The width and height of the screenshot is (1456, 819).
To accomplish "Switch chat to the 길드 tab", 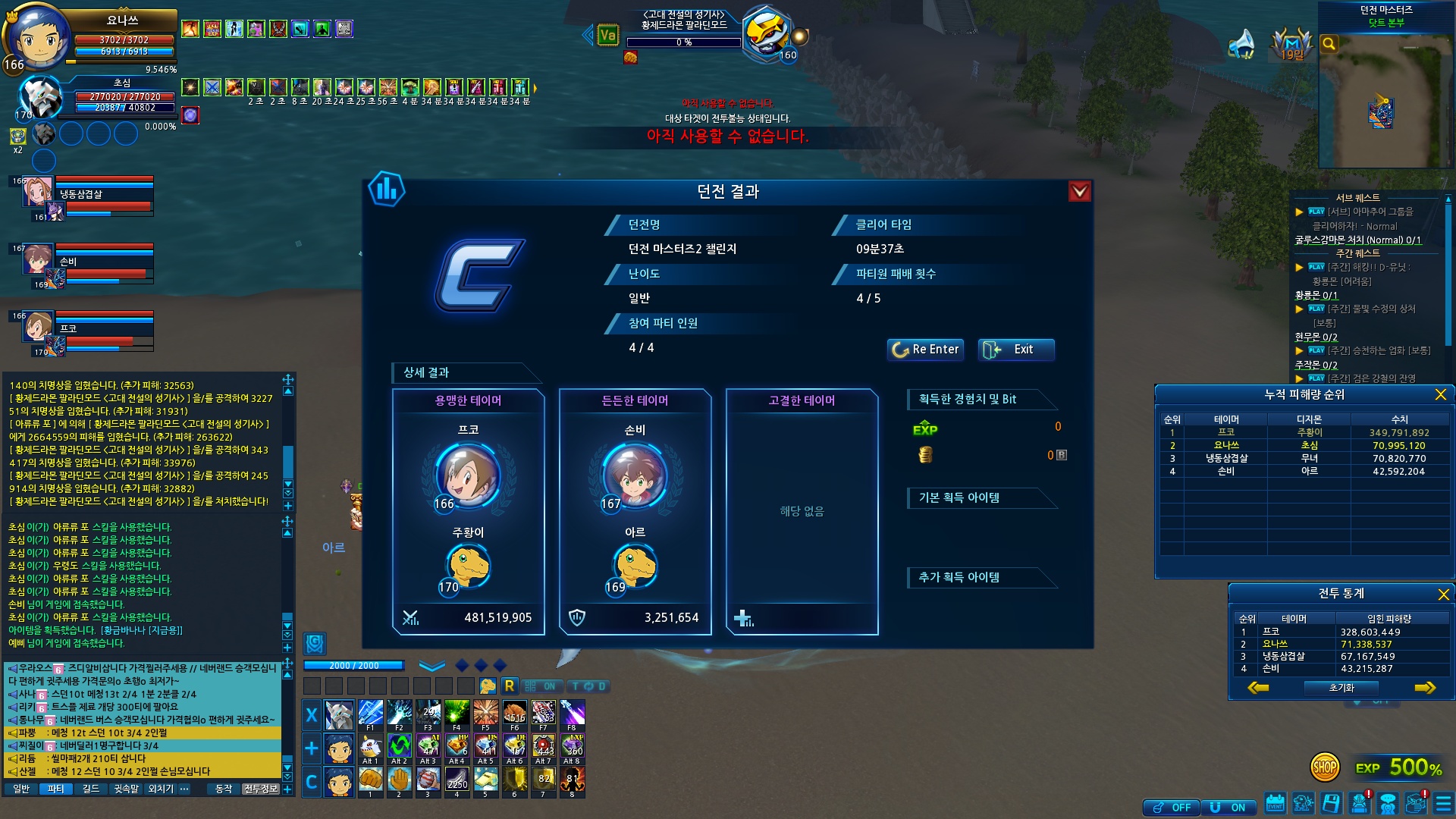I will pyautogui.click(x=90, y=789).
